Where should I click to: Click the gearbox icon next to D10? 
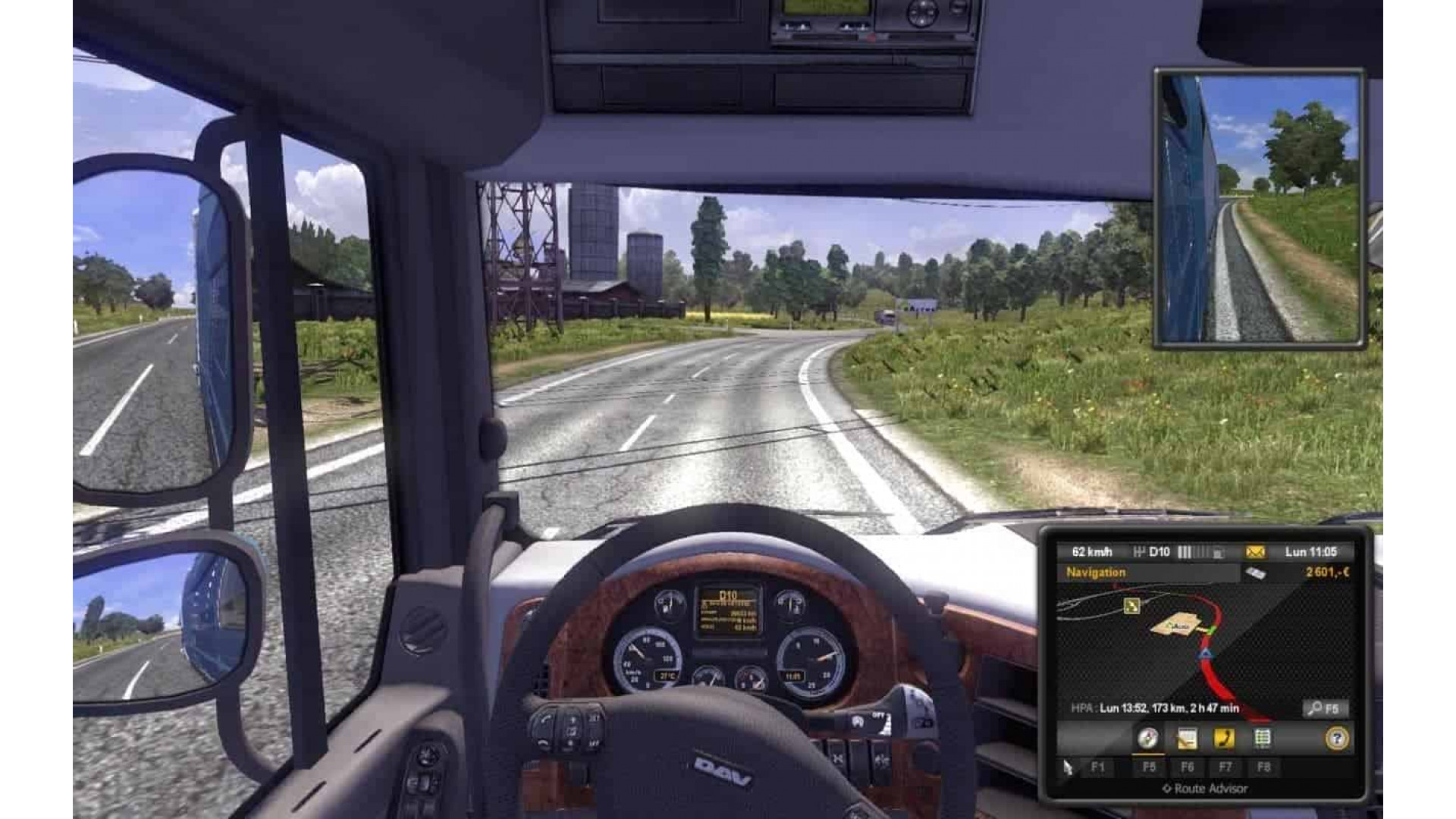pos(1140,551)
